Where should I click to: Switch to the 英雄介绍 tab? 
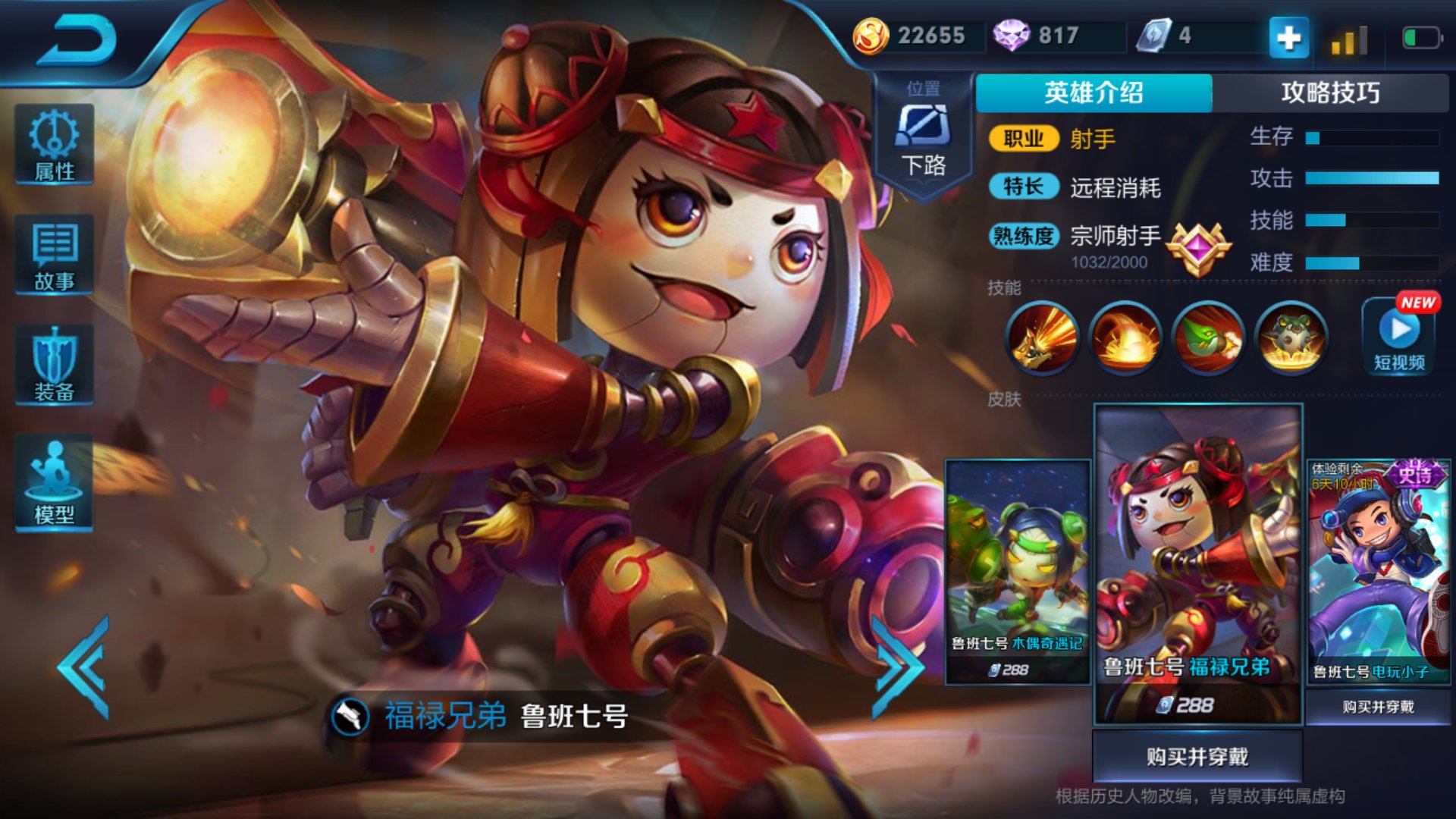(x=1094, y=93)
